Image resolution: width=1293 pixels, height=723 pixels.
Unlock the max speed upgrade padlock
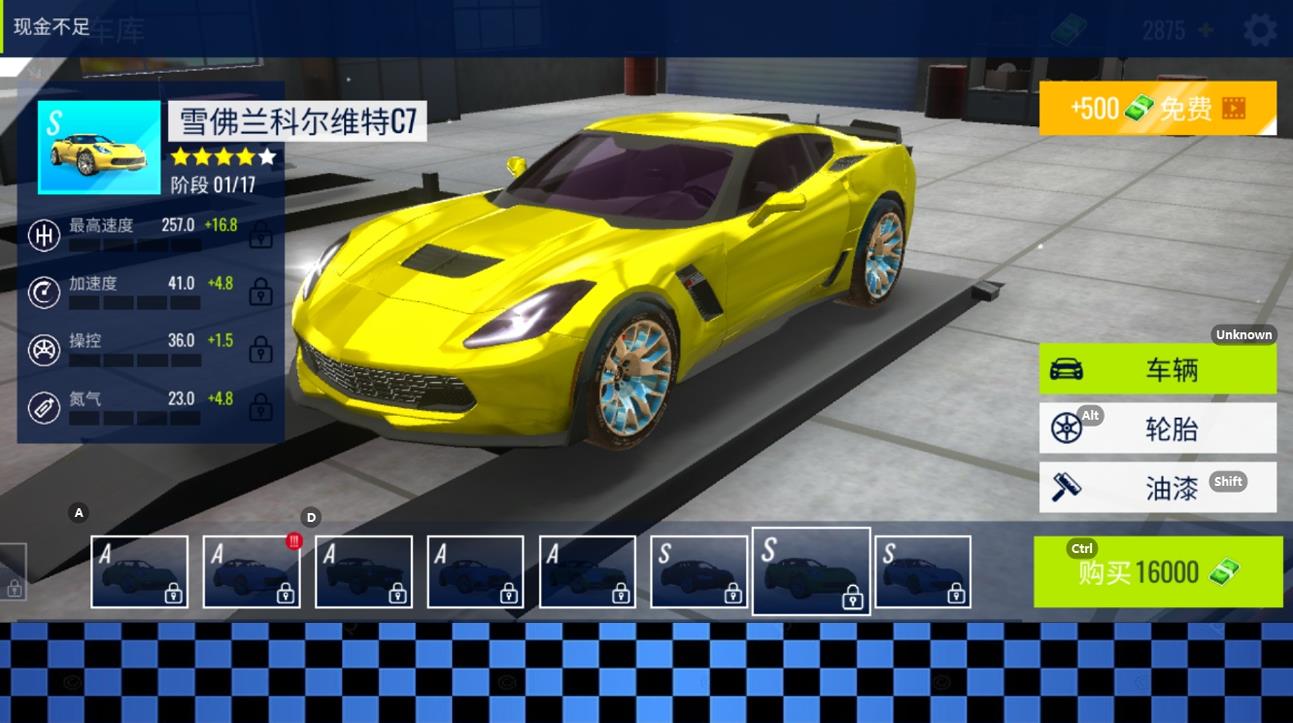262,234
